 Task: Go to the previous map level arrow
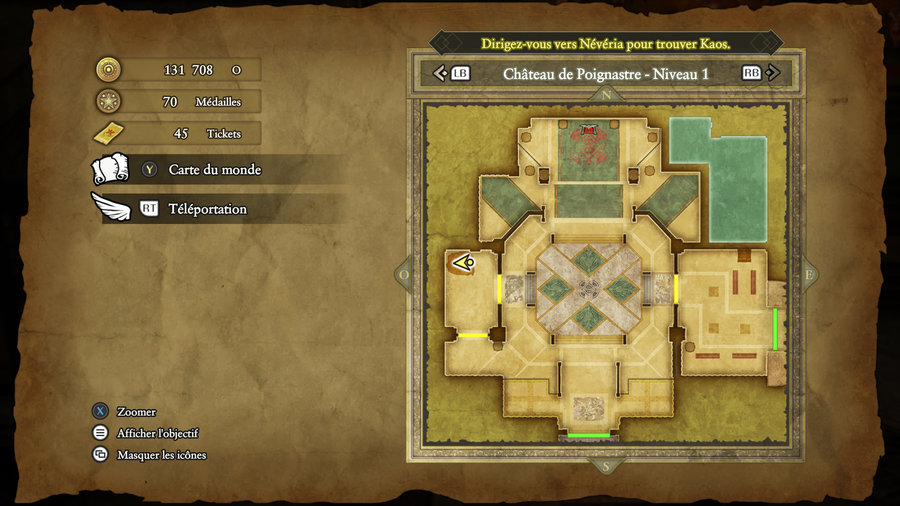click(x=440, y=73)
